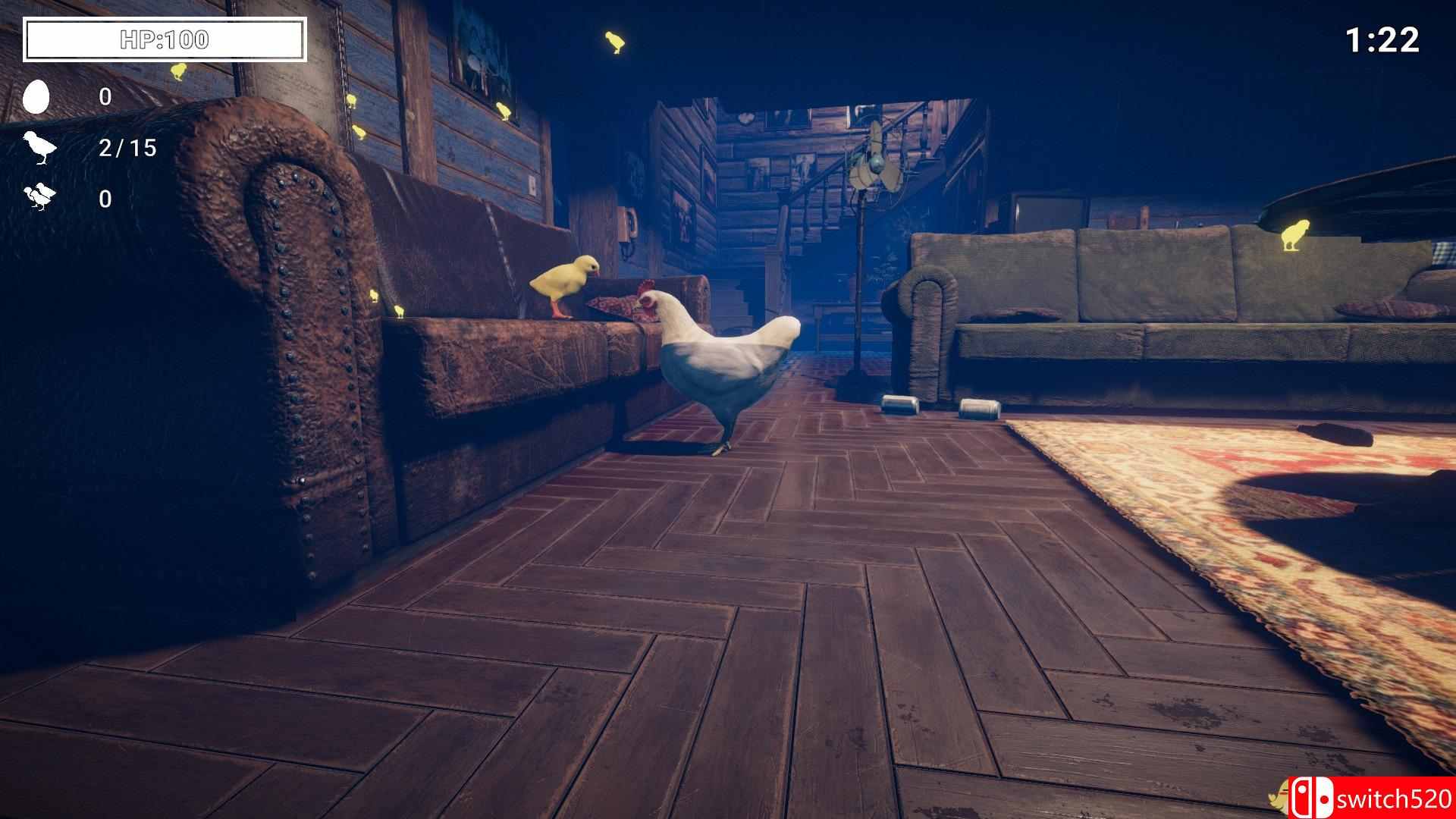Click the glowing chick marker above the leather sofa arm
The width and height of the screenshot is (1456, 819).
(375, 293)
